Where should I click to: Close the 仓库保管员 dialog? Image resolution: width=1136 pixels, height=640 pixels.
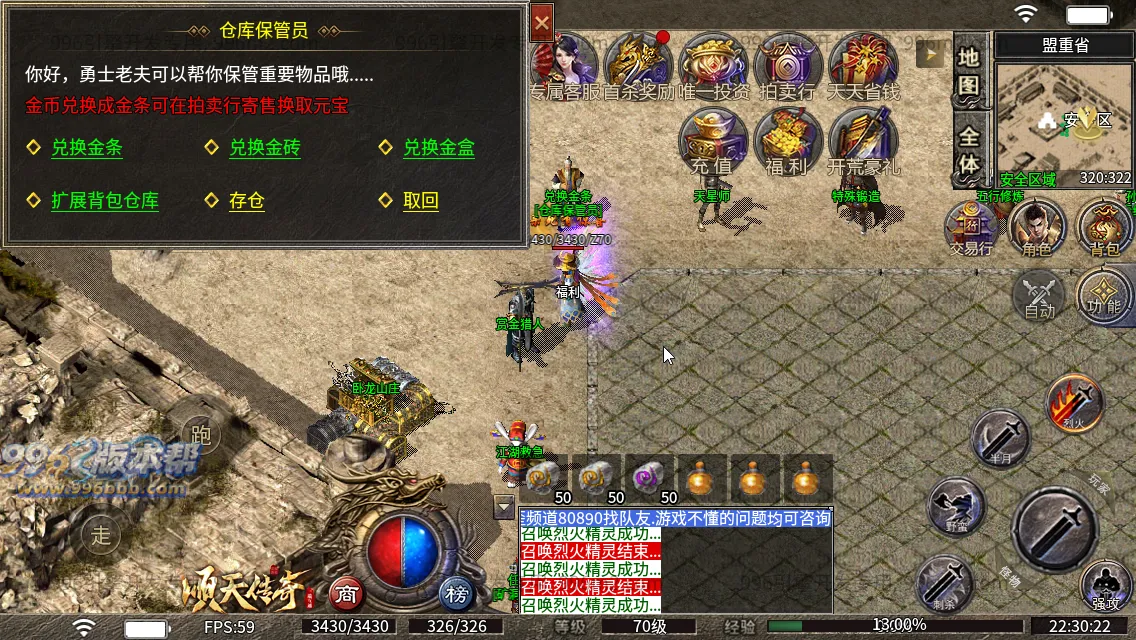542,21
